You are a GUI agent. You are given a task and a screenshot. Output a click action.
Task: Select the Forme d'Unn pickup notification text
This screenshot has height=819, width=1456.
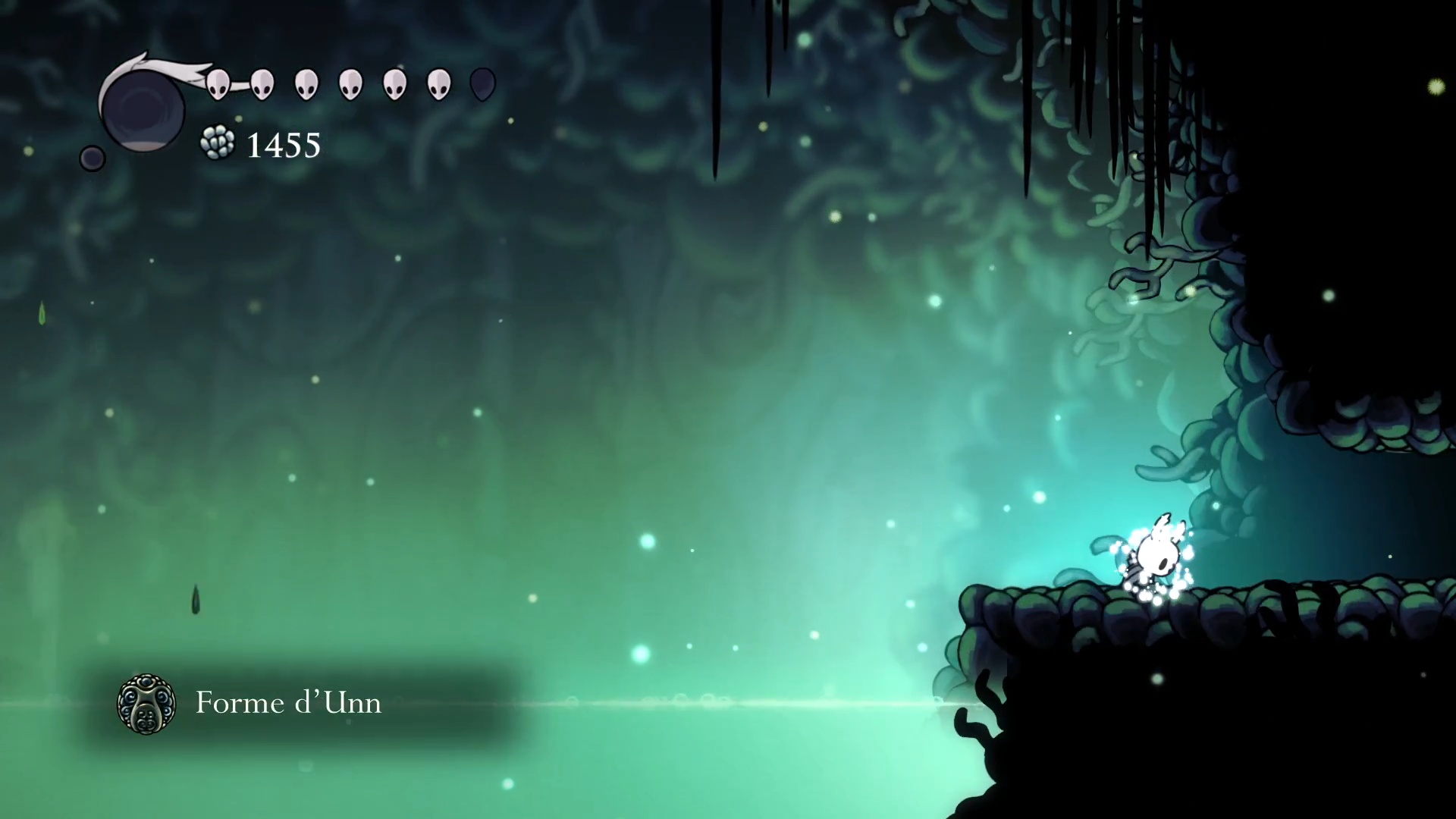pos(288,703)
